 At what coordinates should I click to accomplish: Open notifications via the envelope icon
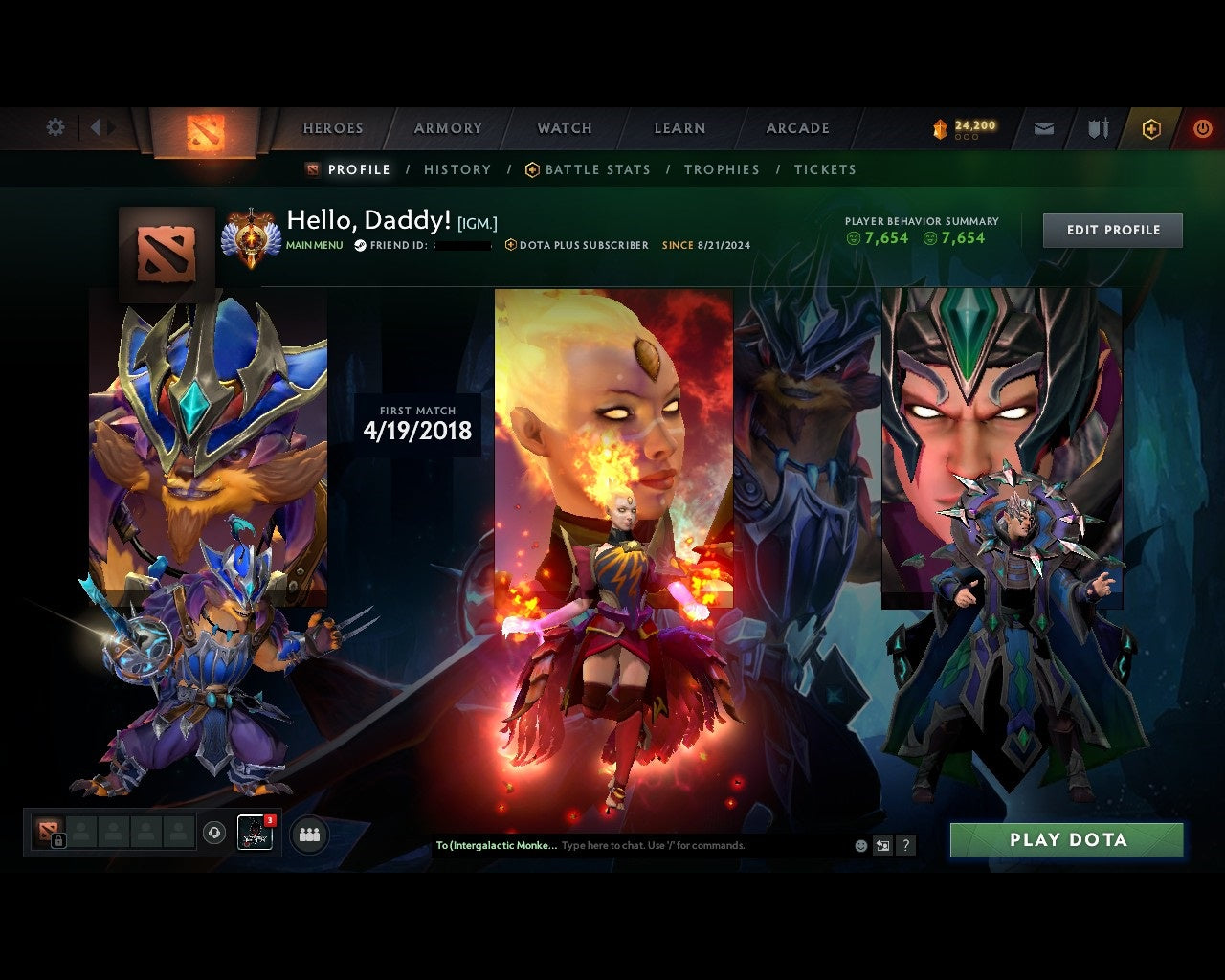pyautogui.click(x=1044, y=127)
